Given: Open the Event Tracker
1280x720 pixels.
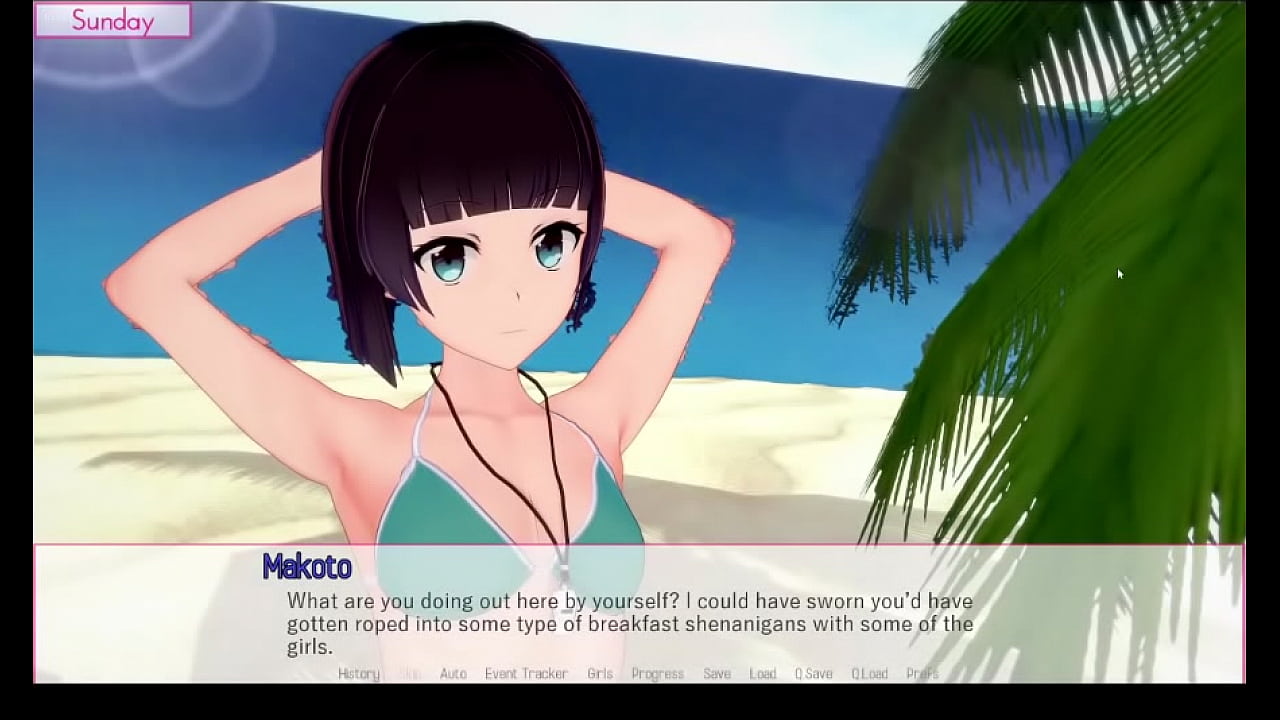Looking at the screenshot, I should [x=526, y=674].
